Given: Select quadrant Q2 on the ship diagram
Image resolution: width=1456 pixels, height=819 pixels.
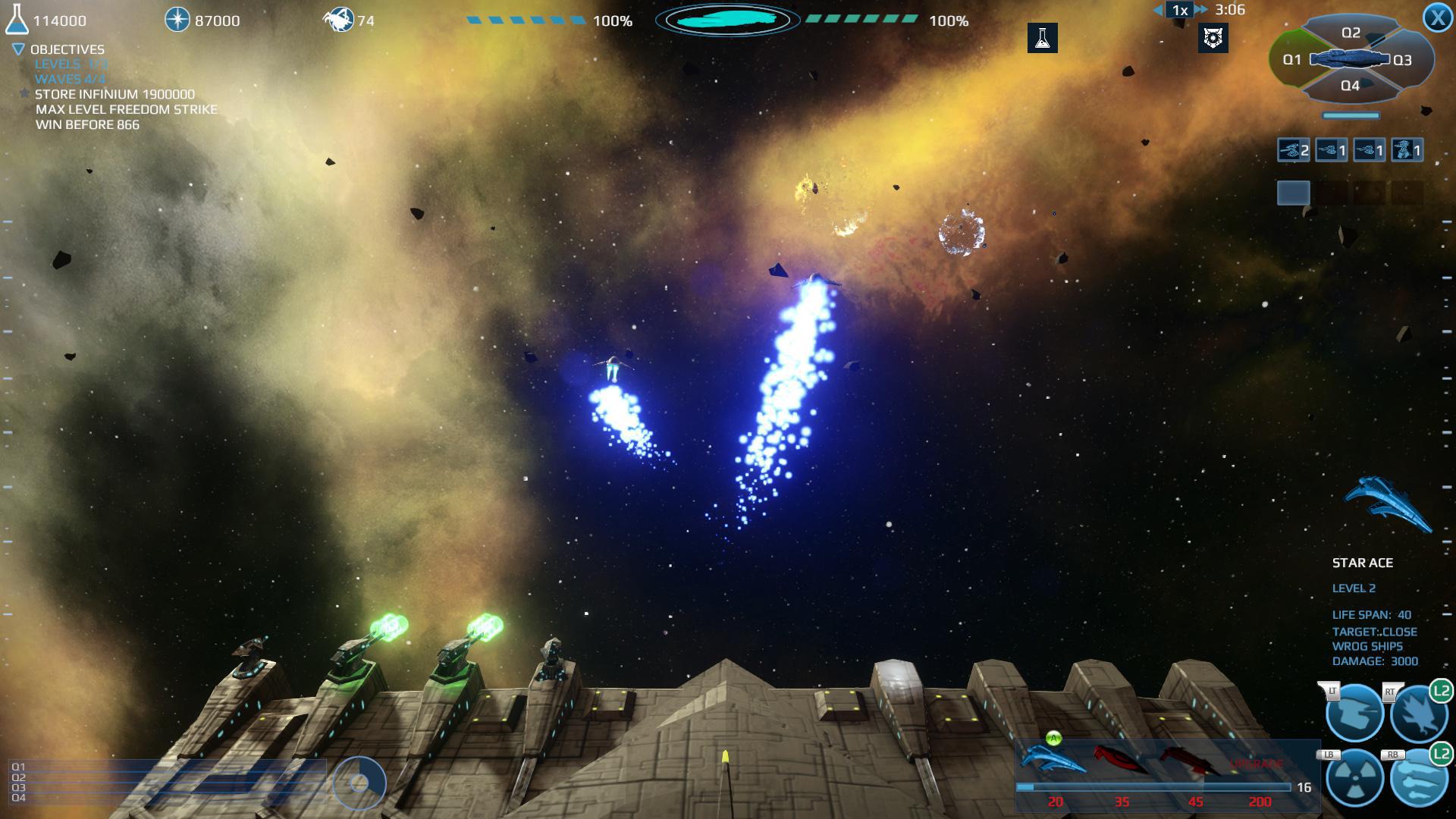Looking at the screenshot, I should point(1350,33).
